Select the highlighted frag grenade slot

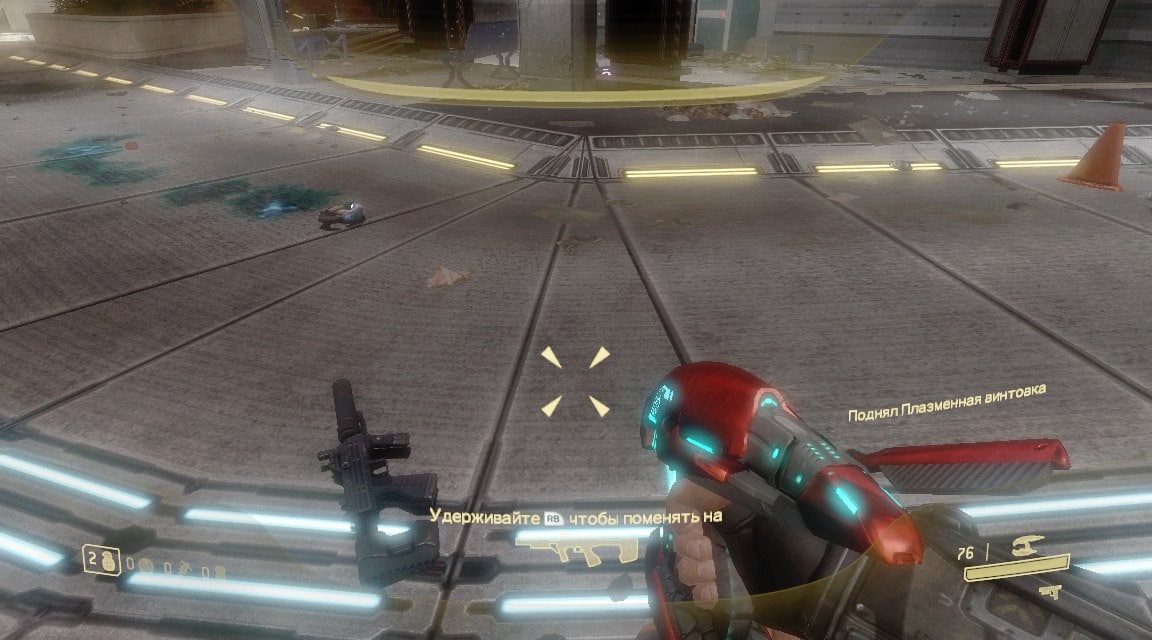pos(100,560)
